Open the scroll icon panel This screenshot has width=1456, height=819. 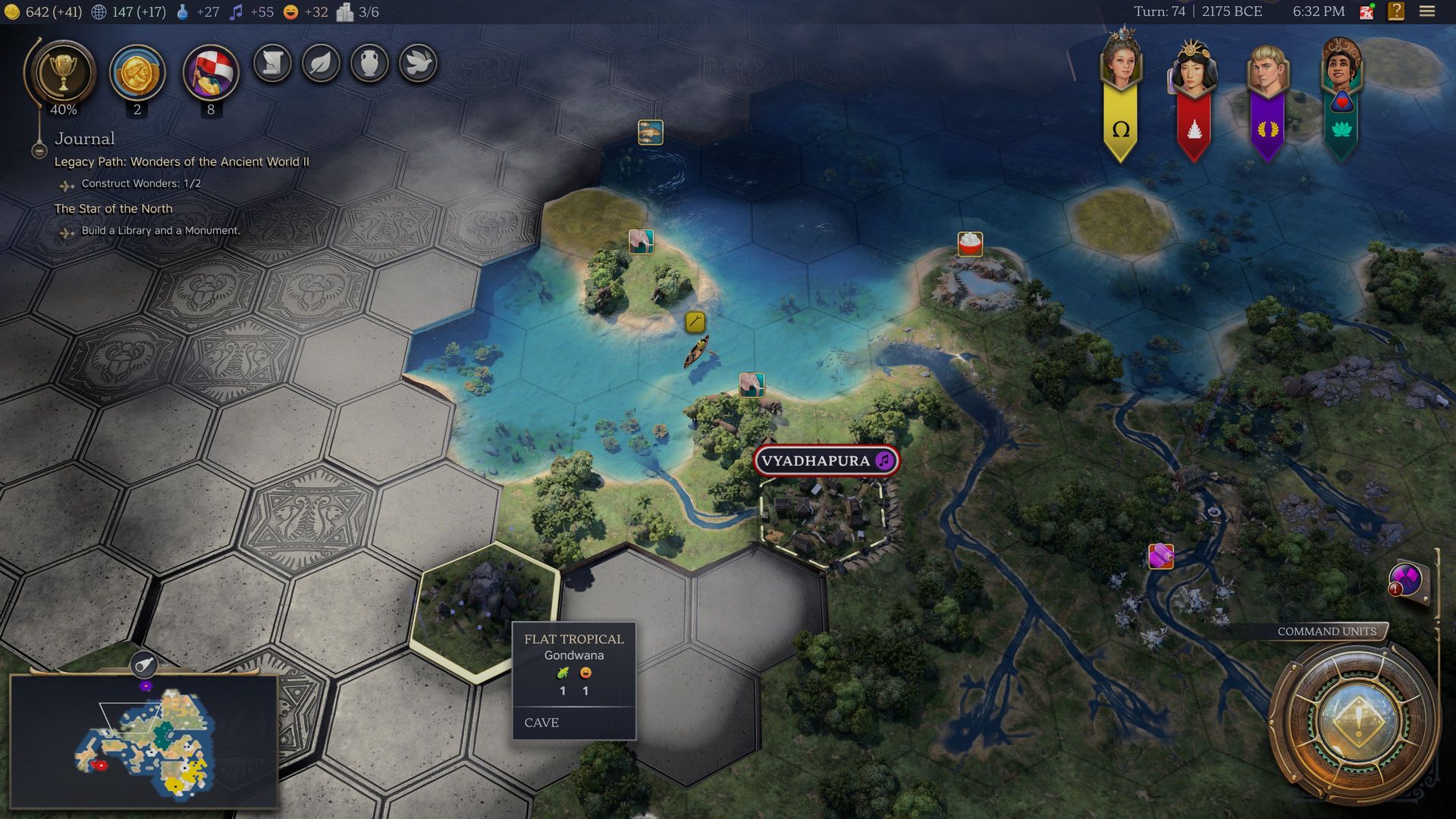point(272,64)
